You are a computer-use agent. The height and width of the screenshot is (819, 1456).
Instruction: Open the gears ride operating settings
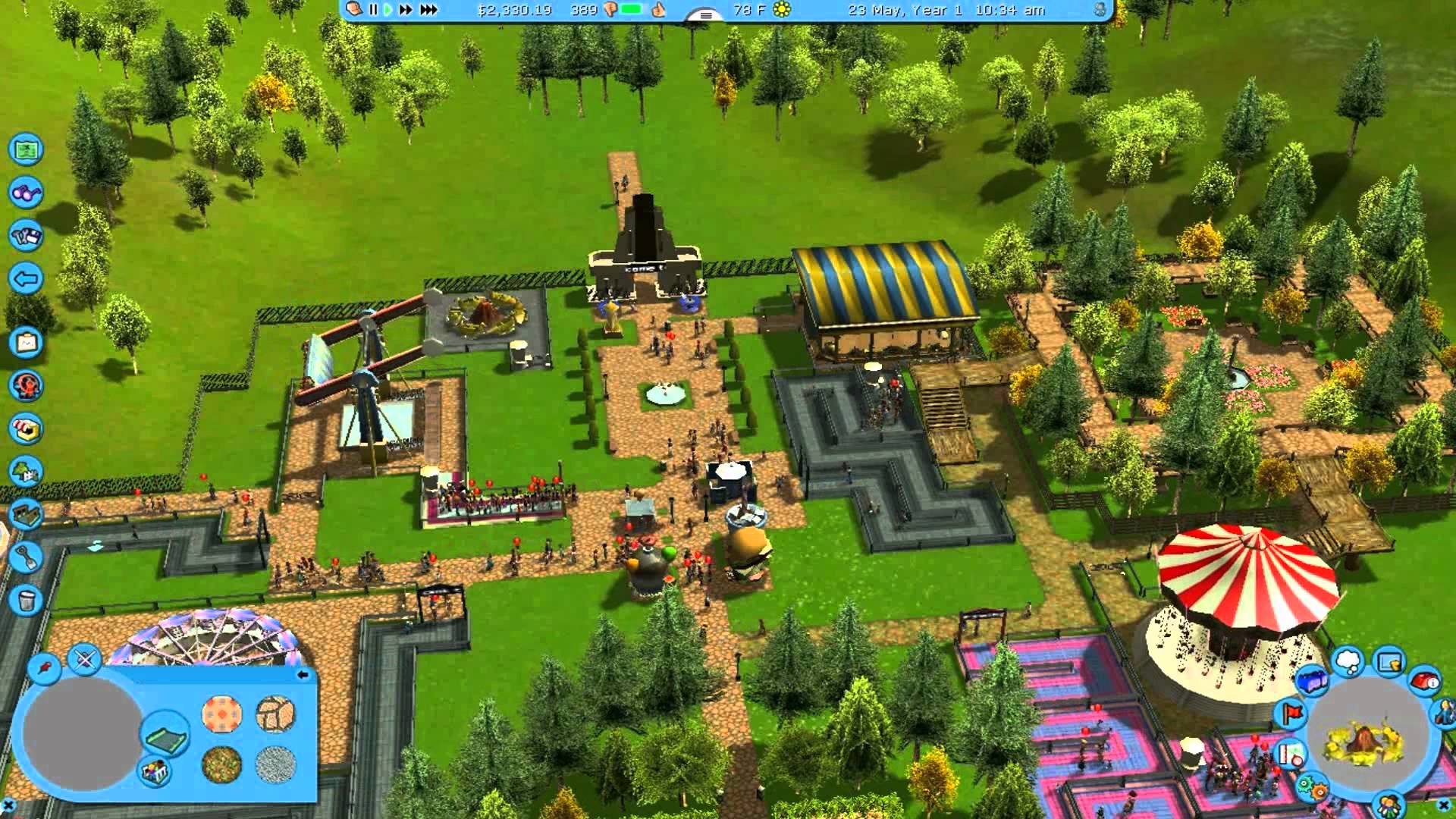point(1312,789)
